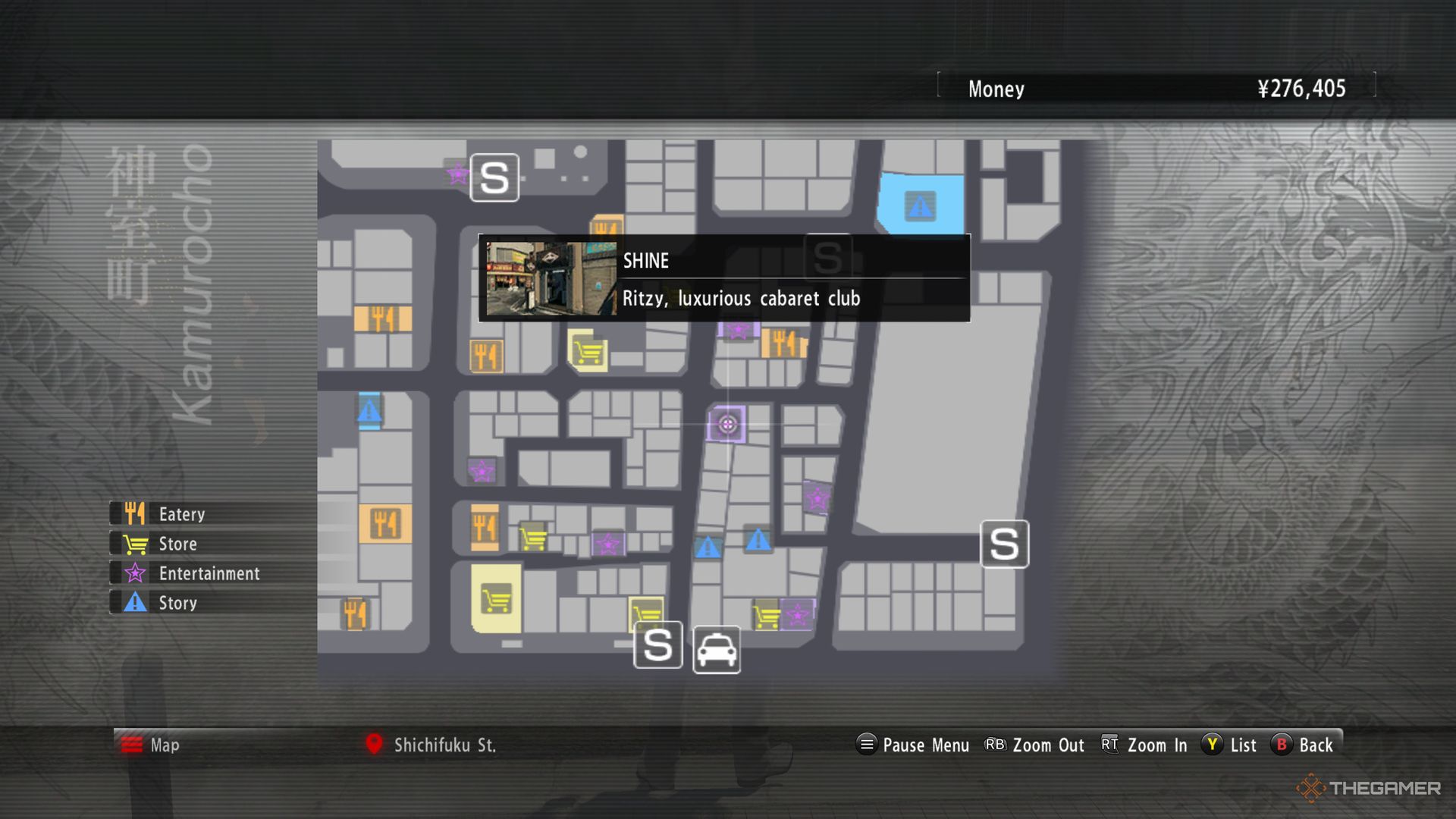This screenshot has width=1456, height=819.
Task: Pick the Story legend entry
Action: 177,603
